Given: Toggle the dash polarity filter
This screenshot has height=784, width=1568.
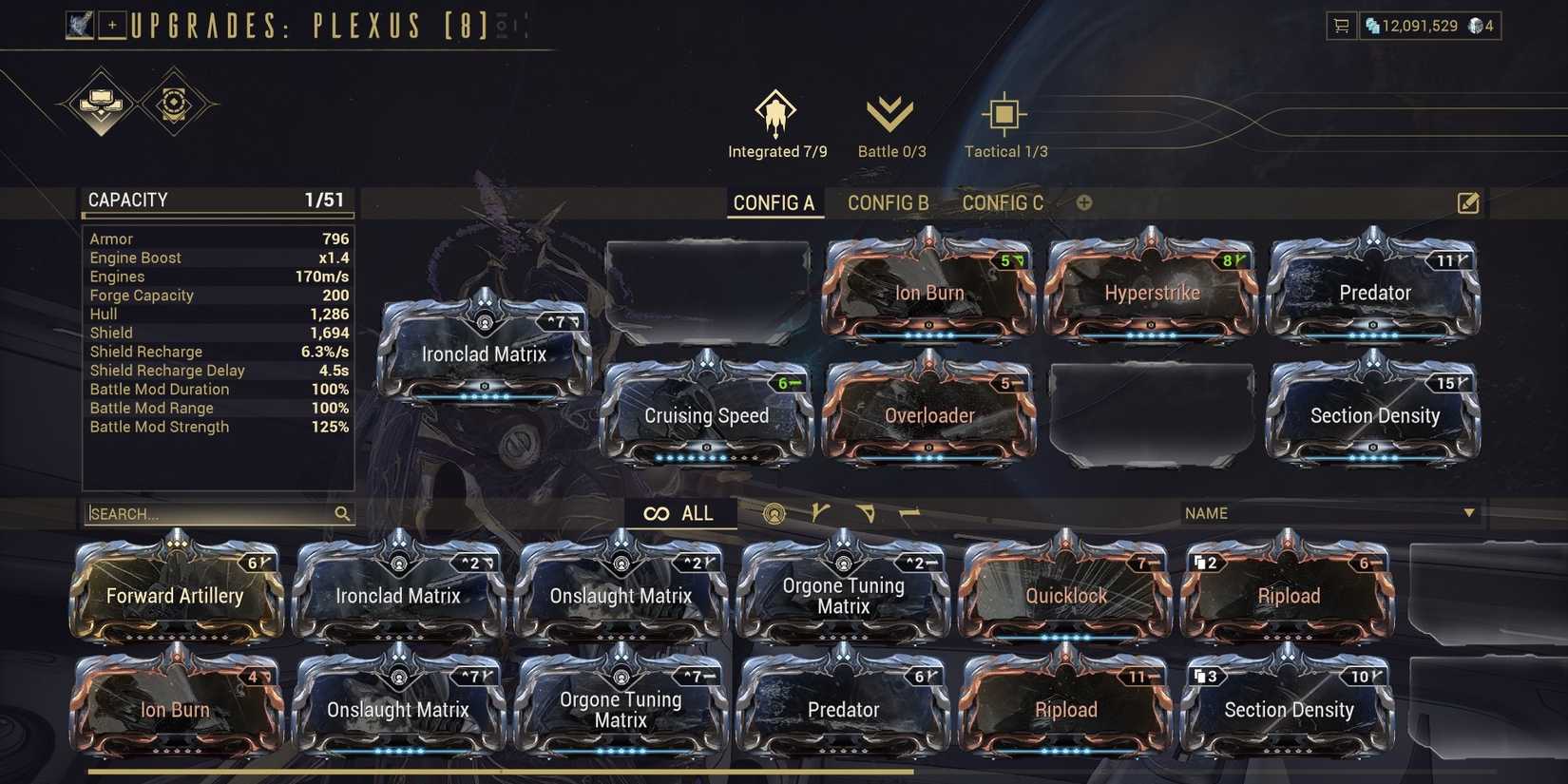Looking at the screenshot, I should tap(911, 513).
